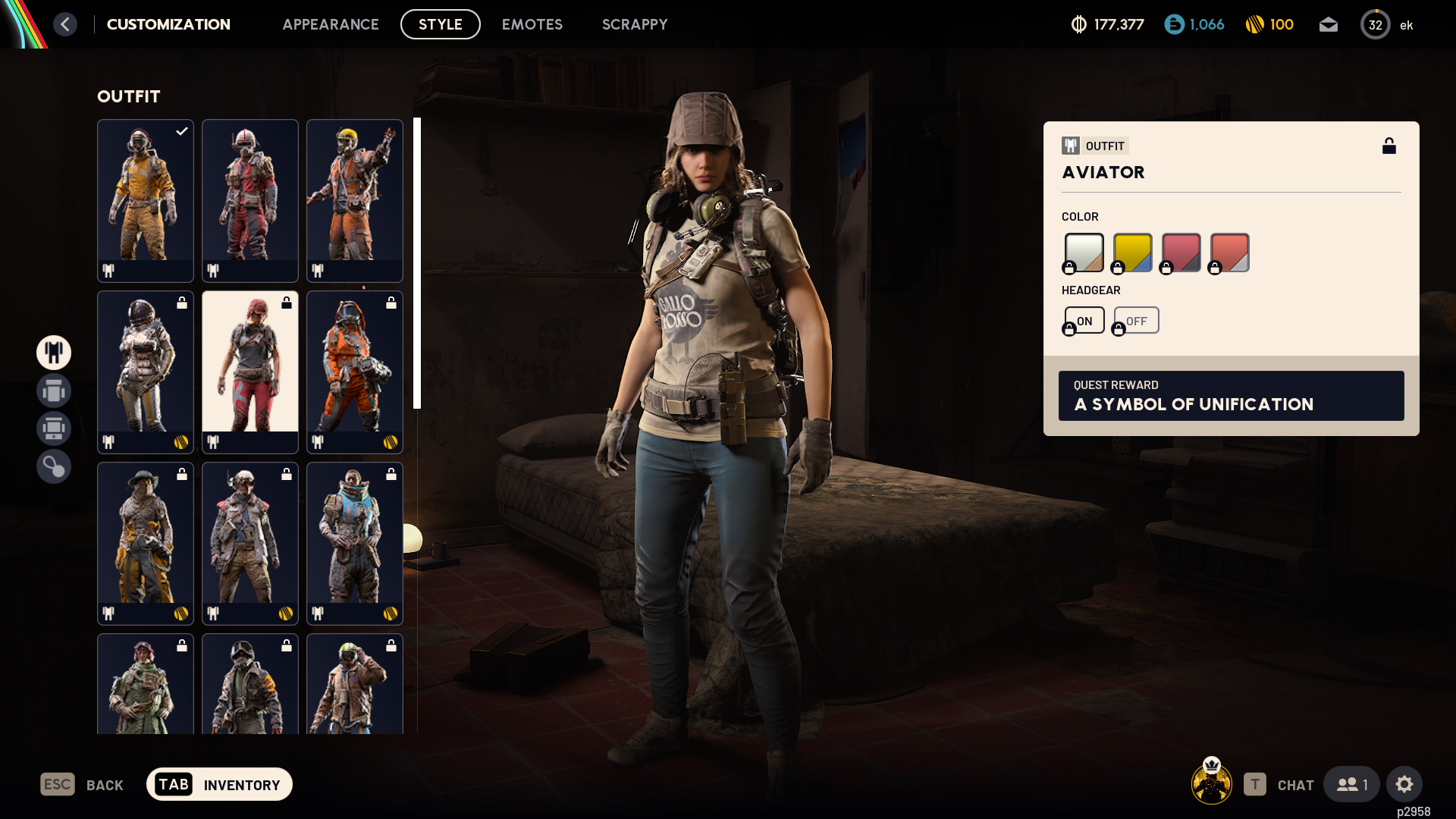Open the party members button
1456x819 pixels.
click(x=1351, y=784)
